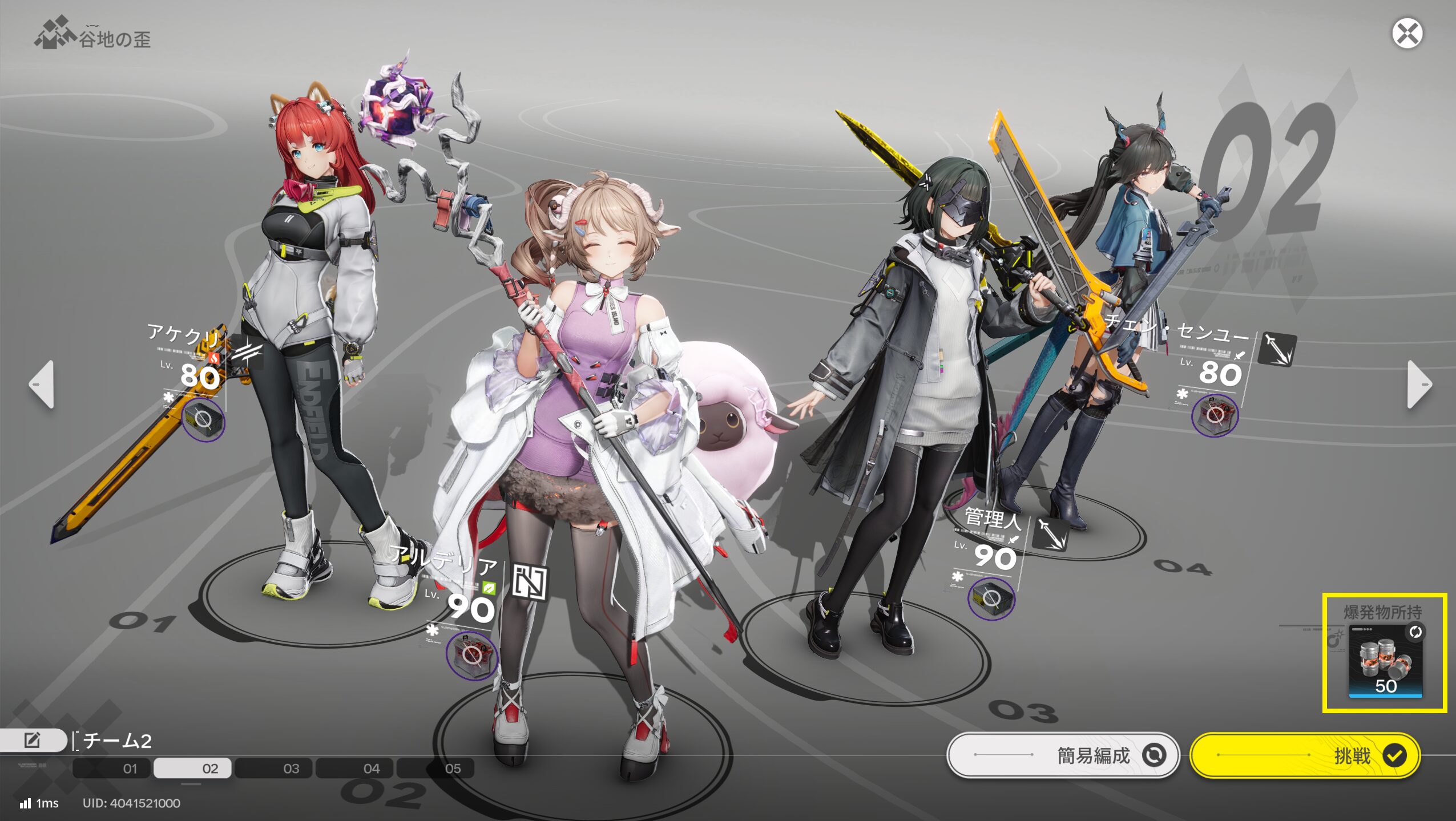Start the challenge with 挑戦 button
Viewport: 1456px width, 821px height.
pos(1305,755)
